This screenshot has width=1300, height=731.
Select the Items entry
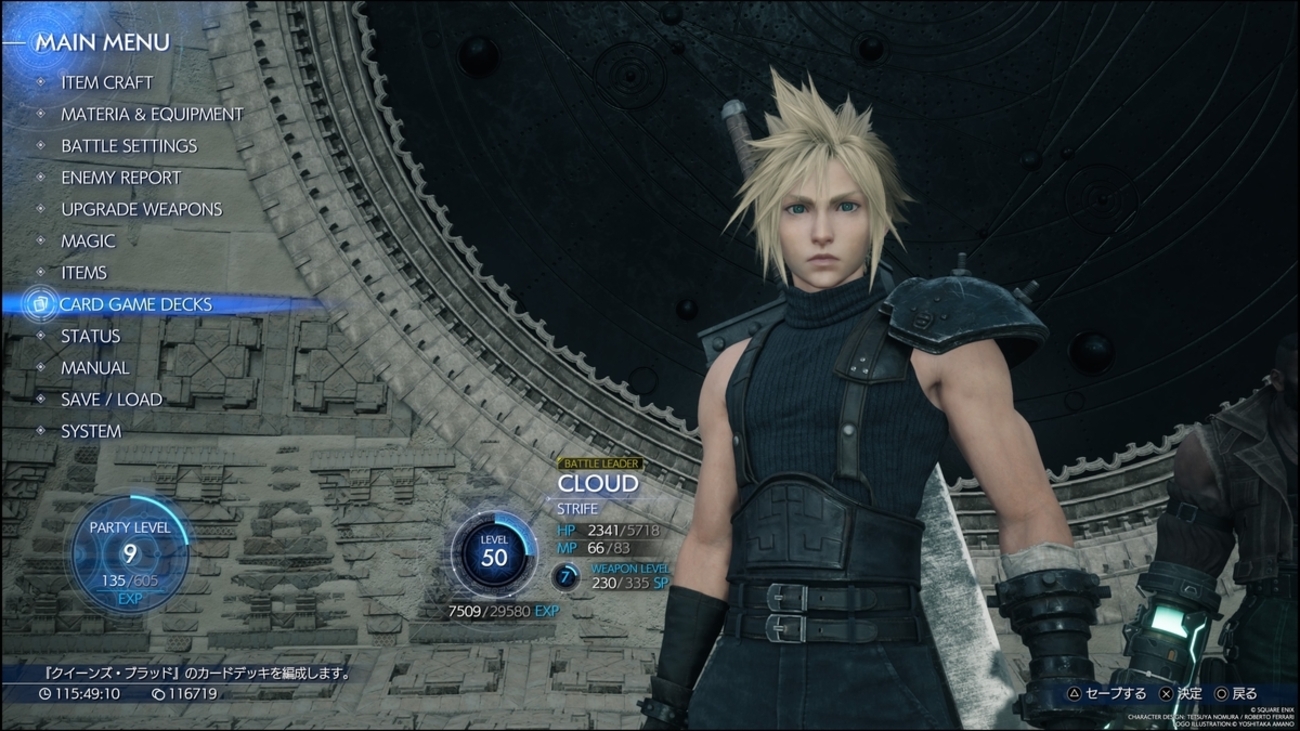click(x=84, y=273)
